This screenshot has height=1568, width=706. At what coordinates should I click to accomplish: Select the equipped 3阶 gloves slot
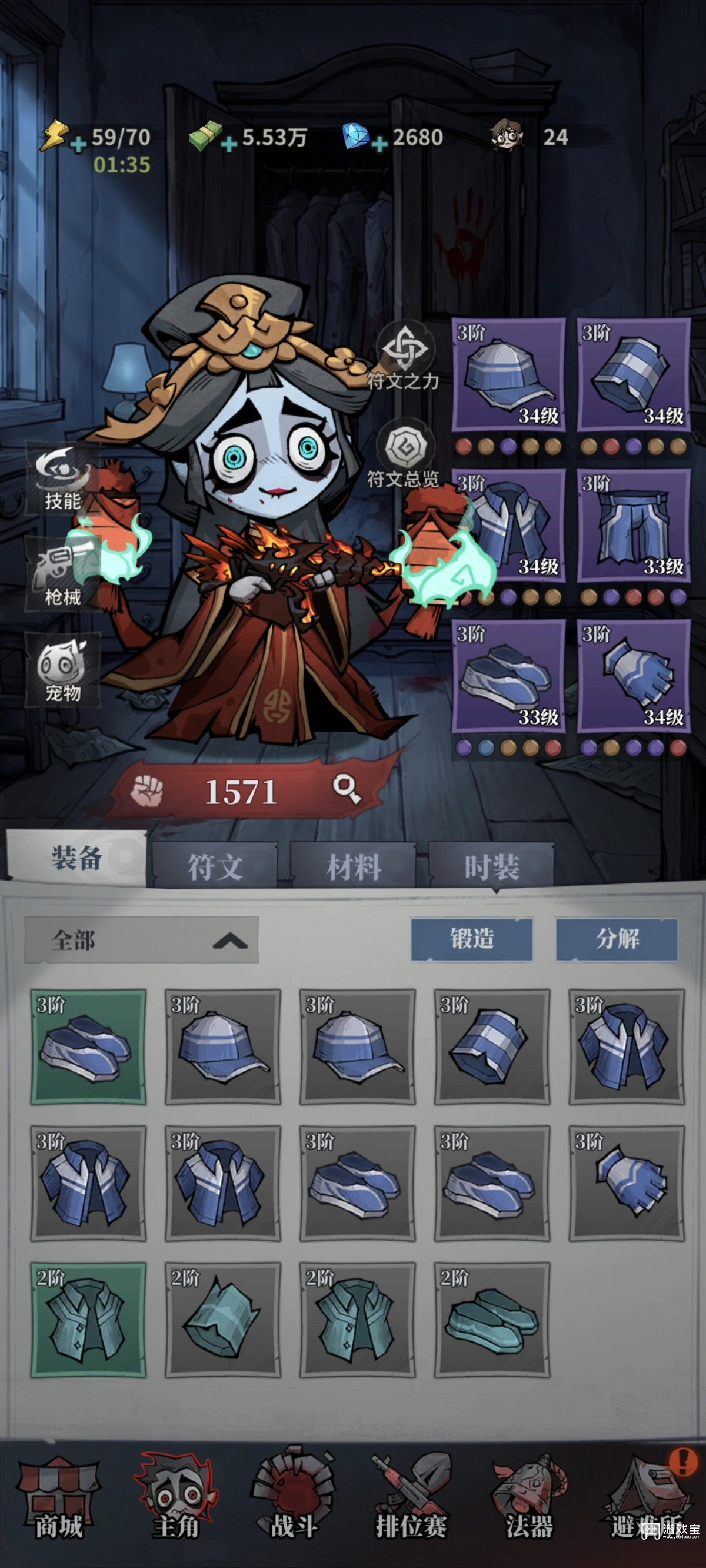click(634, 676)
